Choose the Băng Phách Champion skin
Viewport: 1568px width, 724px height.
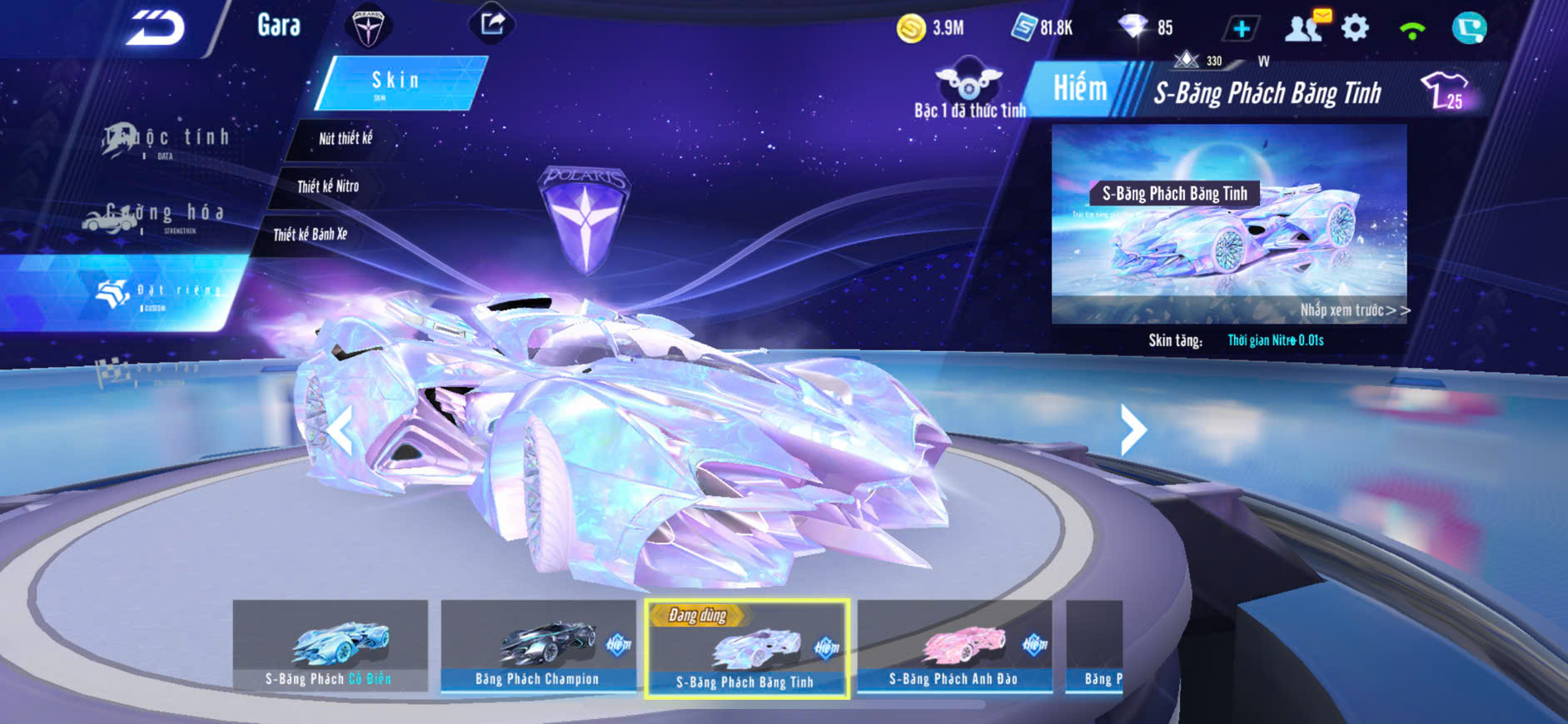538,646
